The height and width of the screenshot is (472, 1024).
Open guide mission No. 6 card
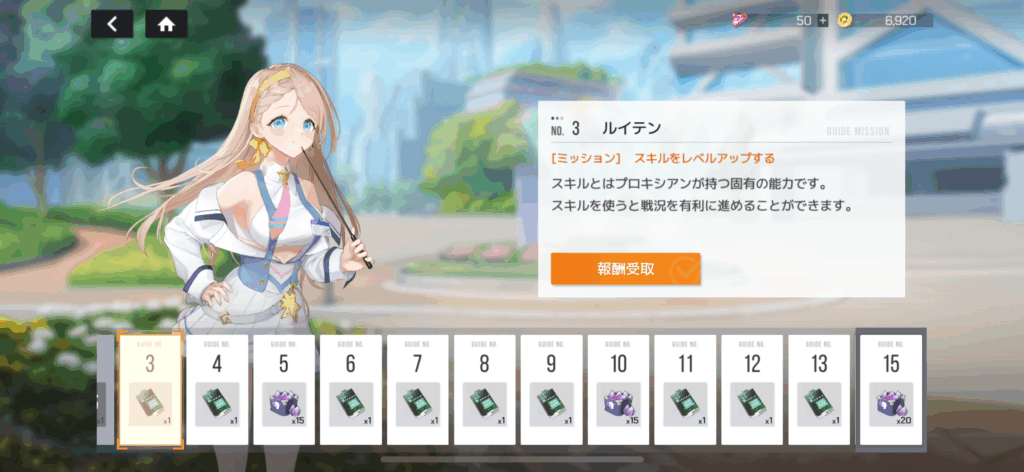[x=351, y=388]
